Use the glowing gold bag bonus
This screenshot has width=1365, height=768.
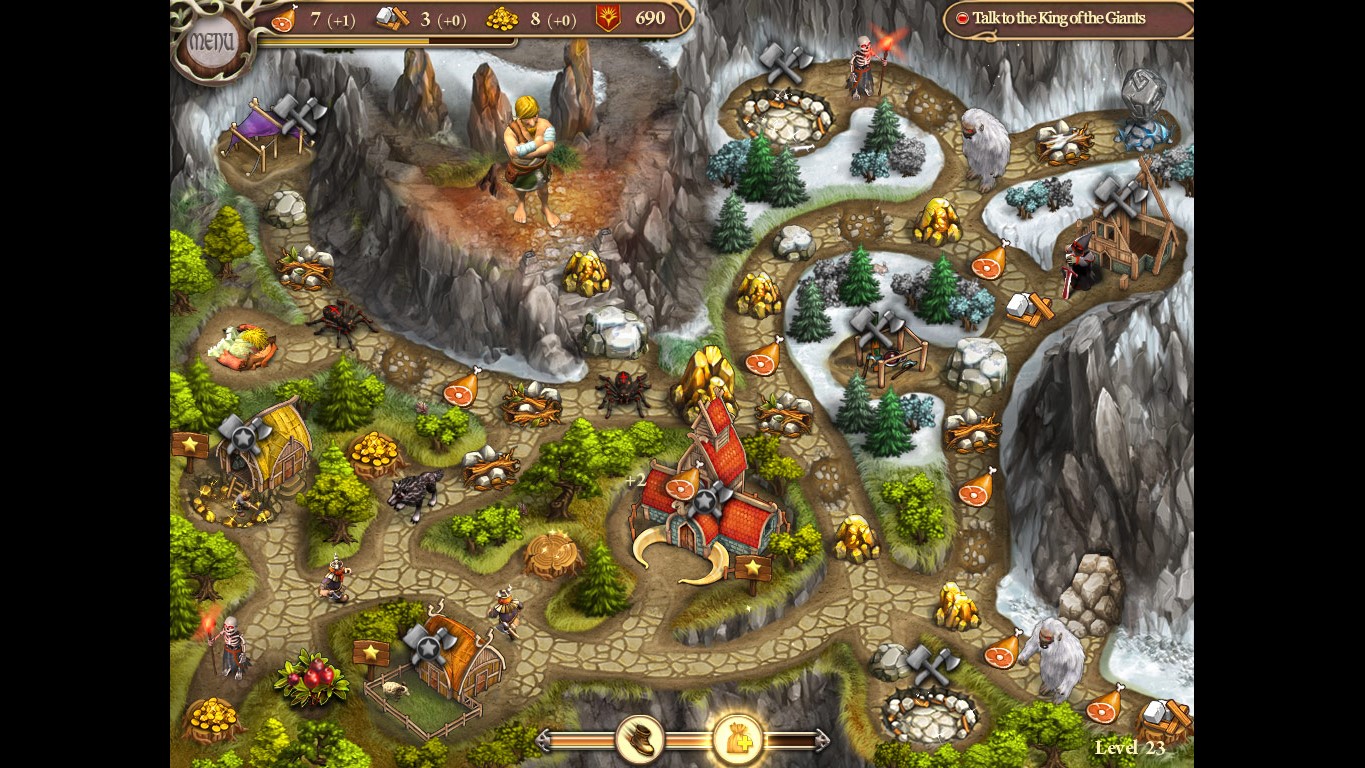pyautogui.click(x=738, y=740)
